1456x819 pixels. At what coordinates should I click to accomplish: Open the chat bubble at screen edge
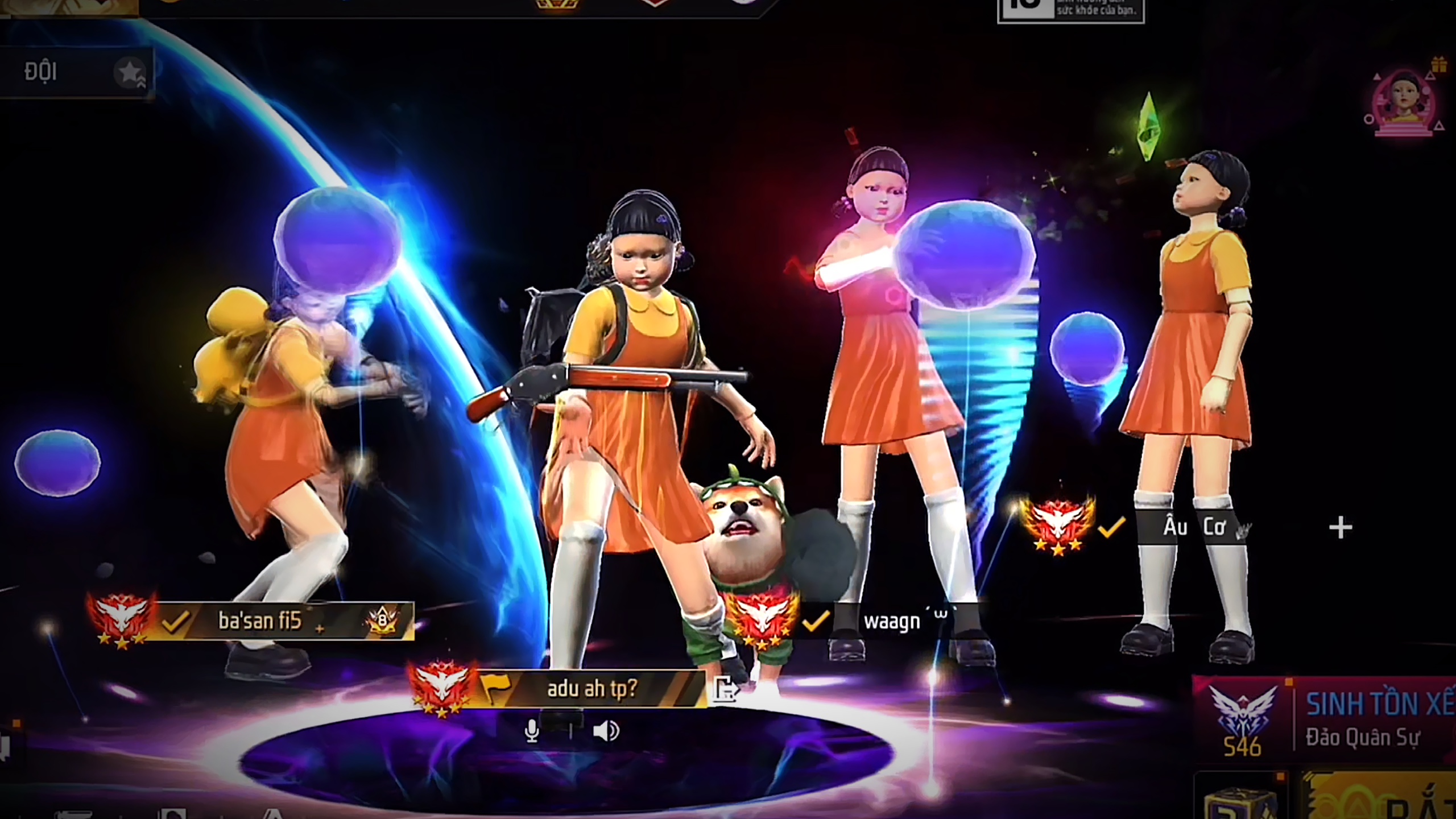point(5,745)
